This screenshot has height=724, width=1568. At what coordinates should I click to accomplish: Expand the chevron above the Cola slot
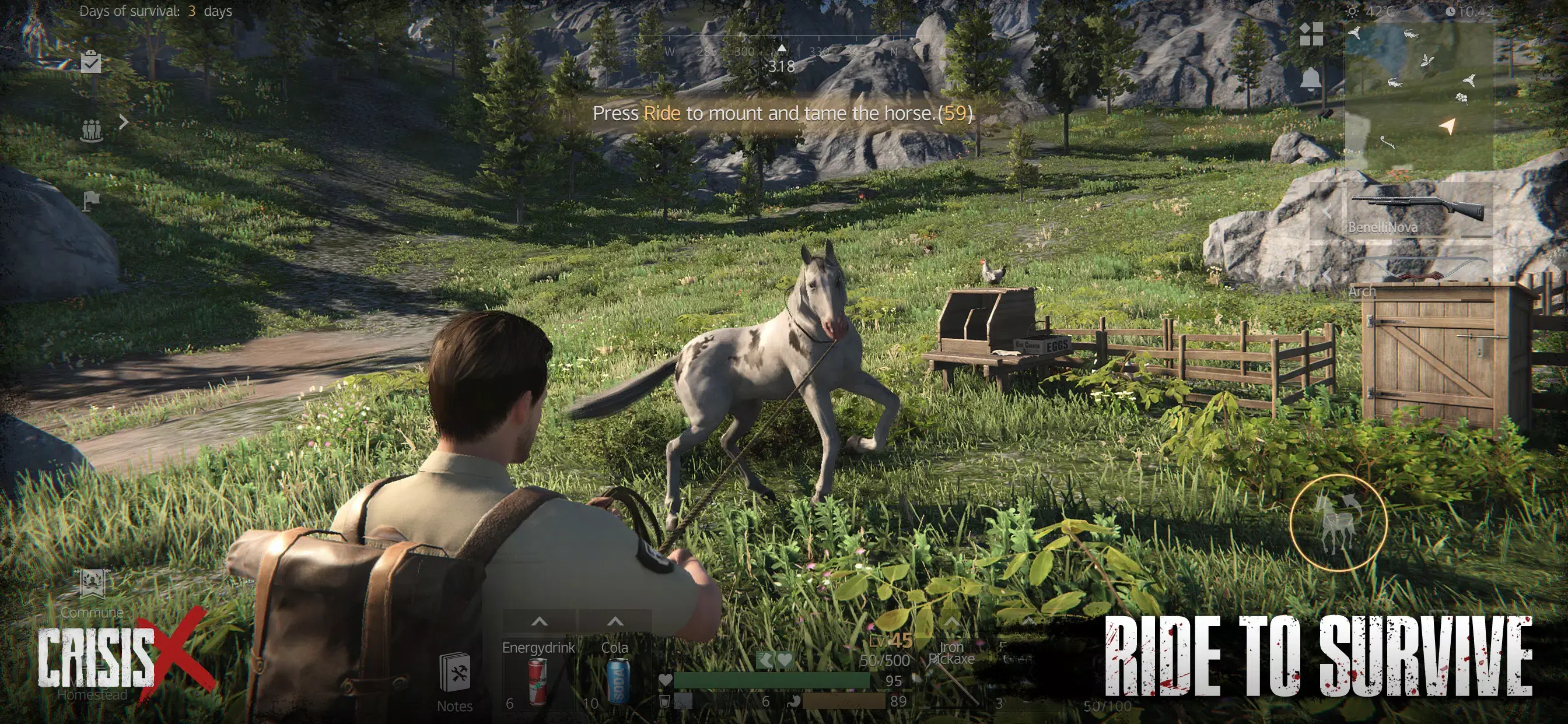615,623
